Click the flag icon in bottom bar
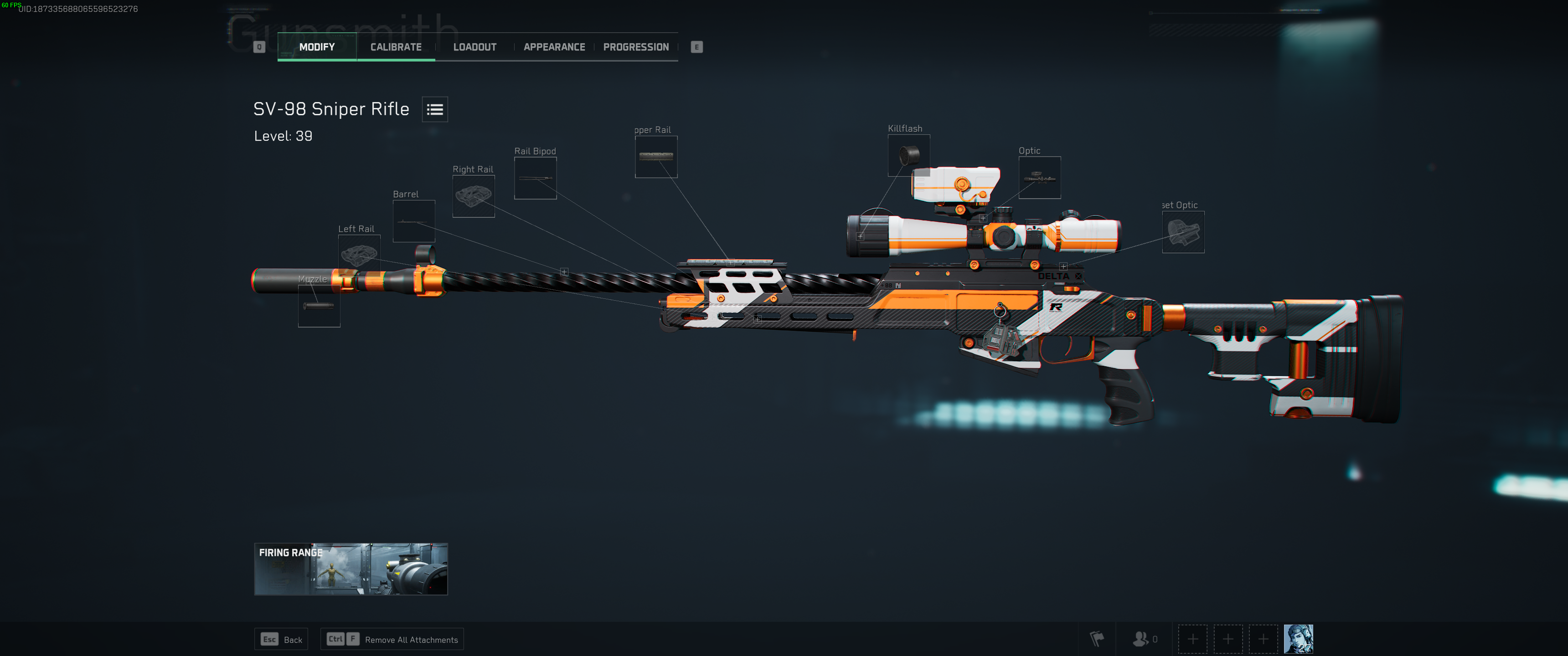1568x656 pixels. click(1097, 639)
